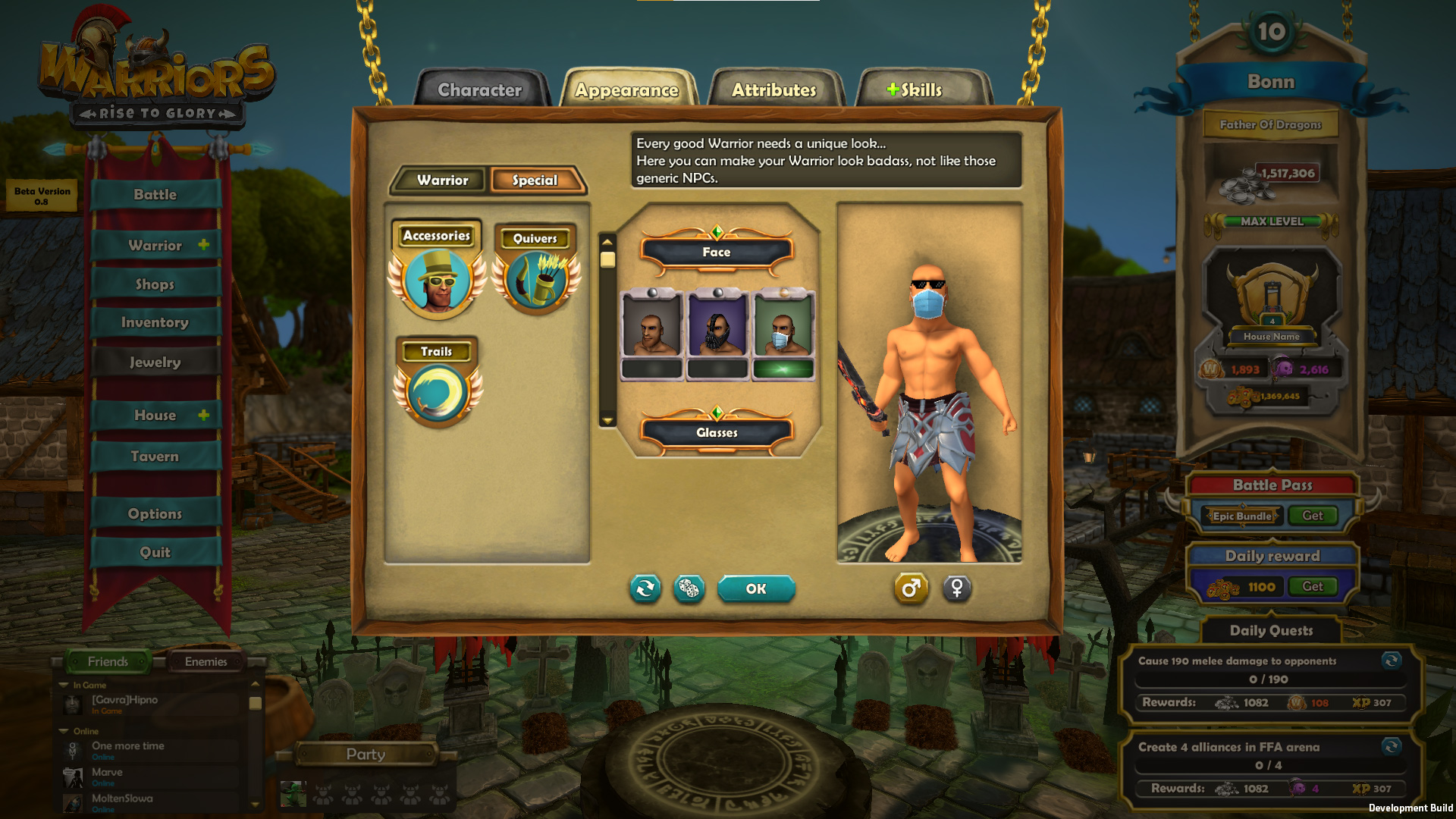
Task: Open the Inventory
Action: [155, 323]
